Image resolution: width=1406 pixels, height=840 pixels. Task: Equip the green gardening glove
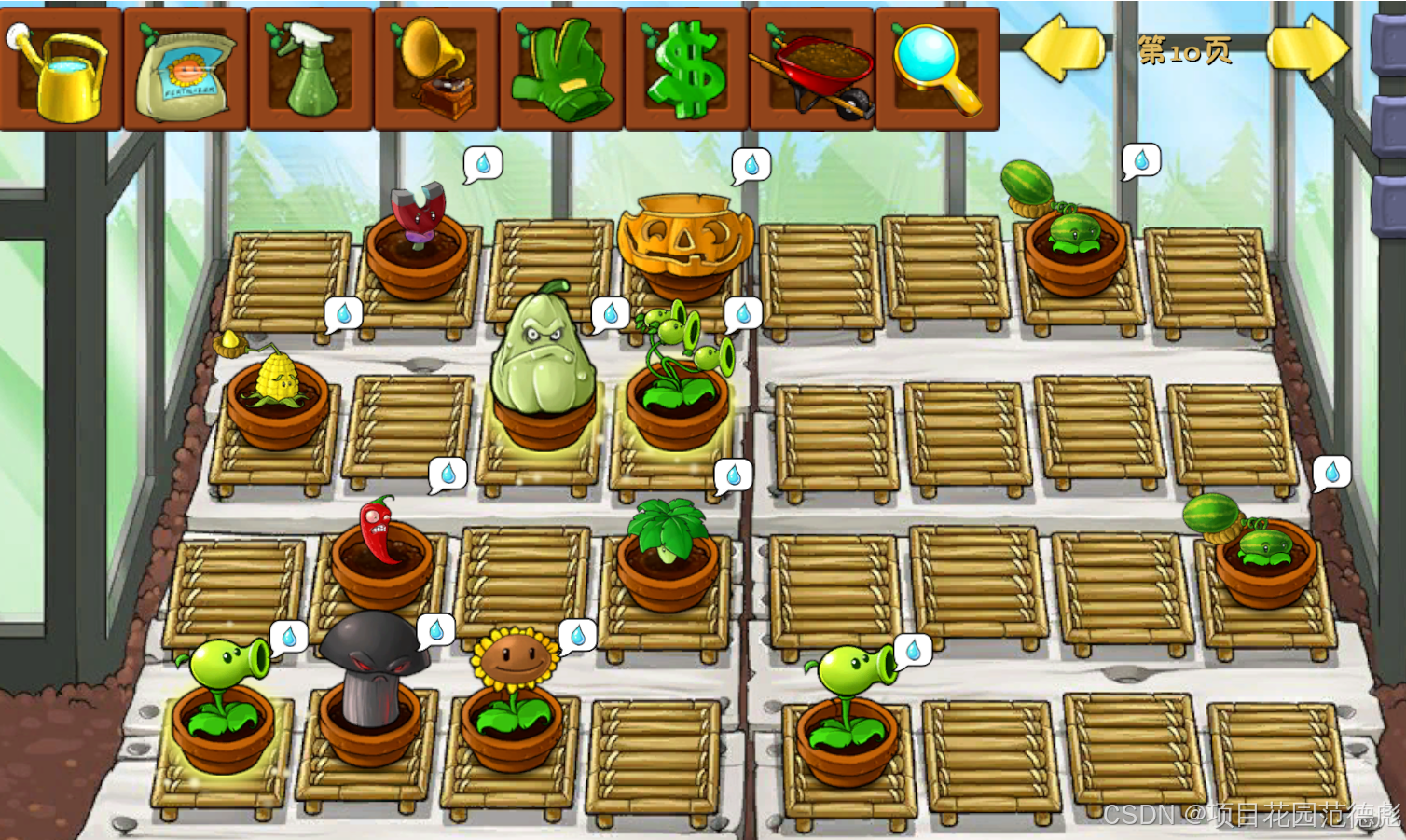coord(561,71)
